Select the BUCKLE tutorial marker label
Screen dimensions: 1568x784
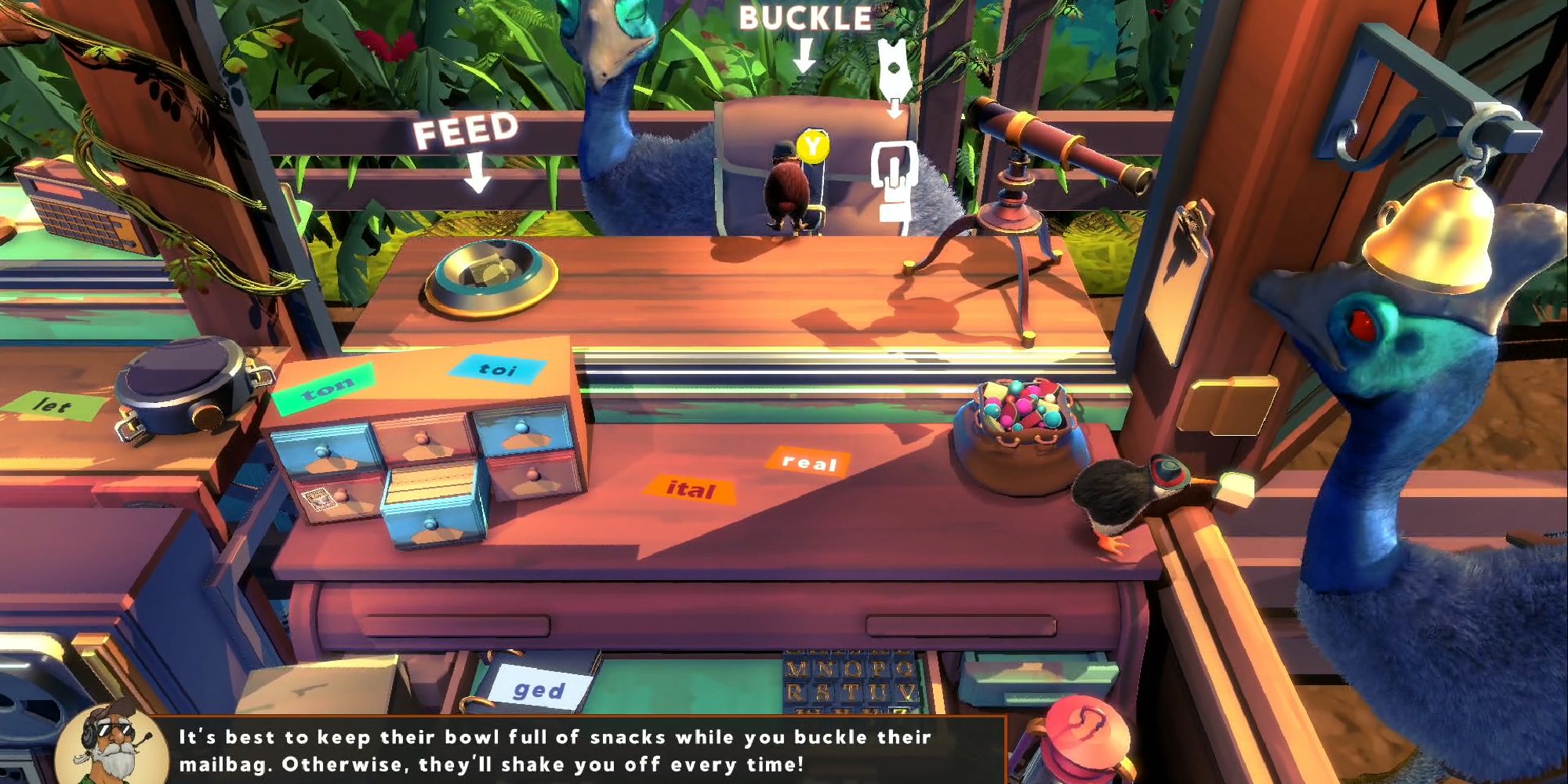pos(805,19)
